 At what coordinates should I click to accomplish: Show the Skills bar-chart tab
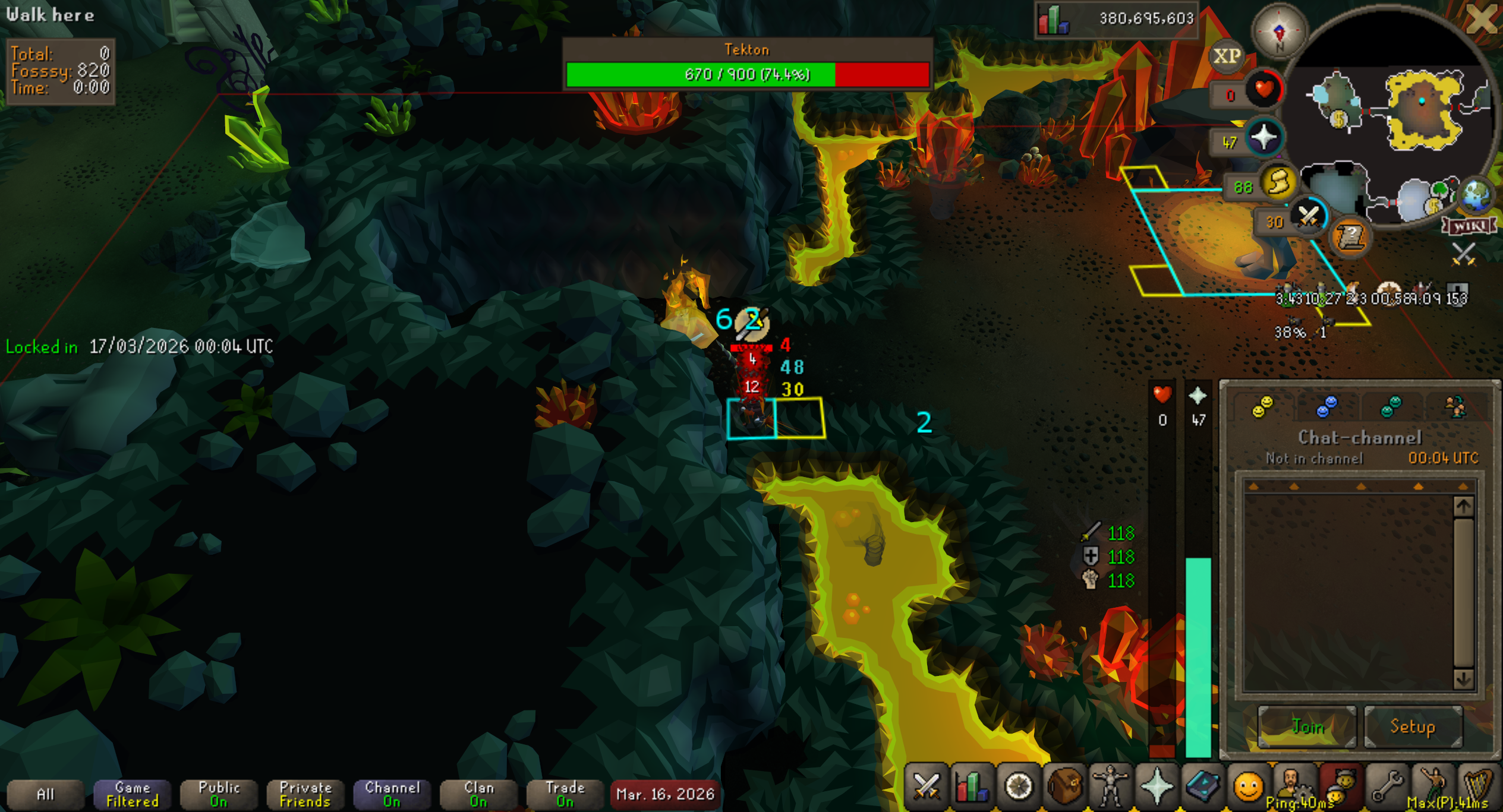pyautogui.click(x=972, y=787)
